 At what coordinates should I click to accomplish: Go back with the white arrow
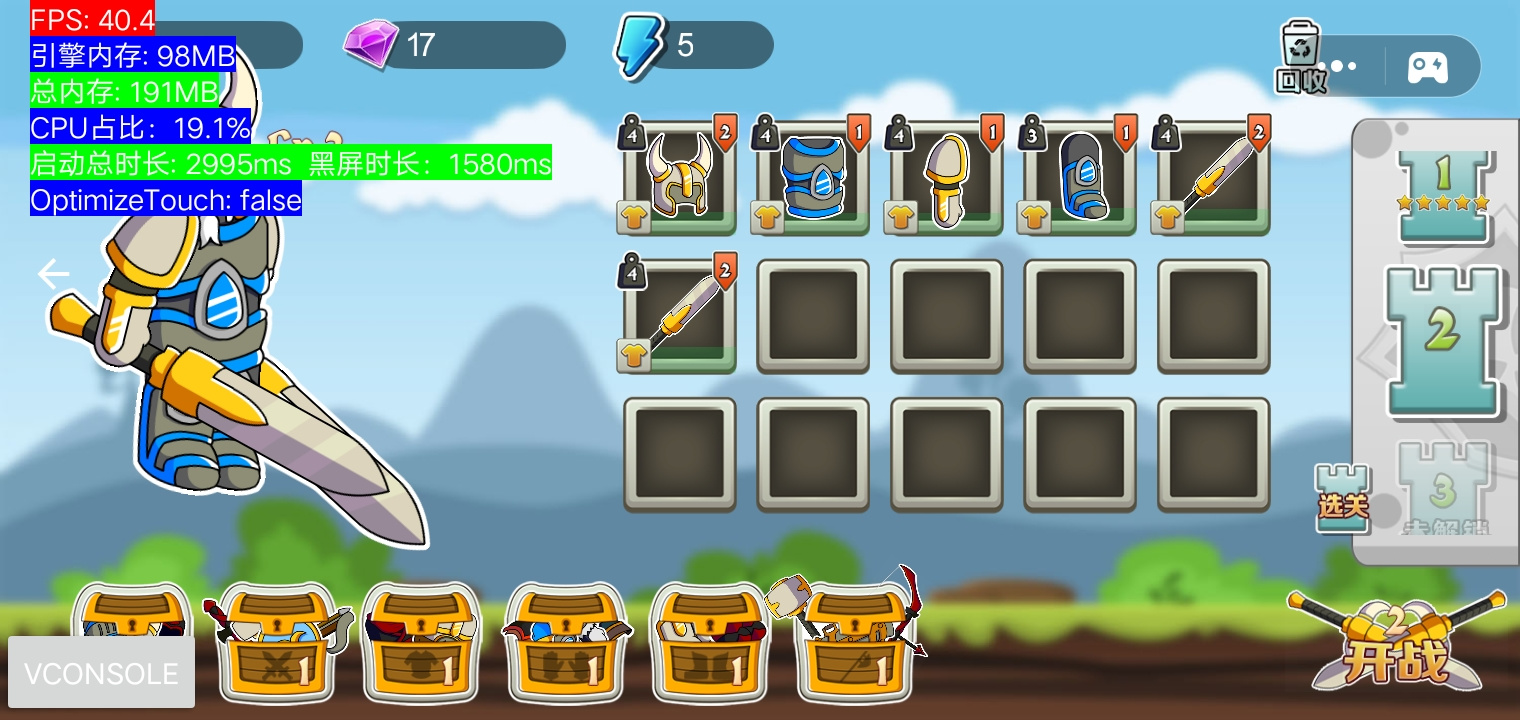pyautogui.click(x=54, y=274)
